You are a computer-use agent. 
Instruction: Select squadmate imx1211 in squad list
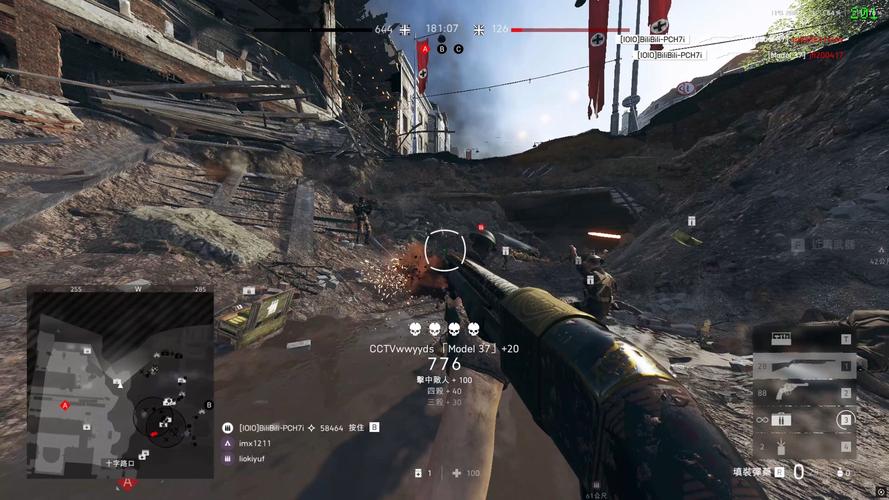coord(254,443)
